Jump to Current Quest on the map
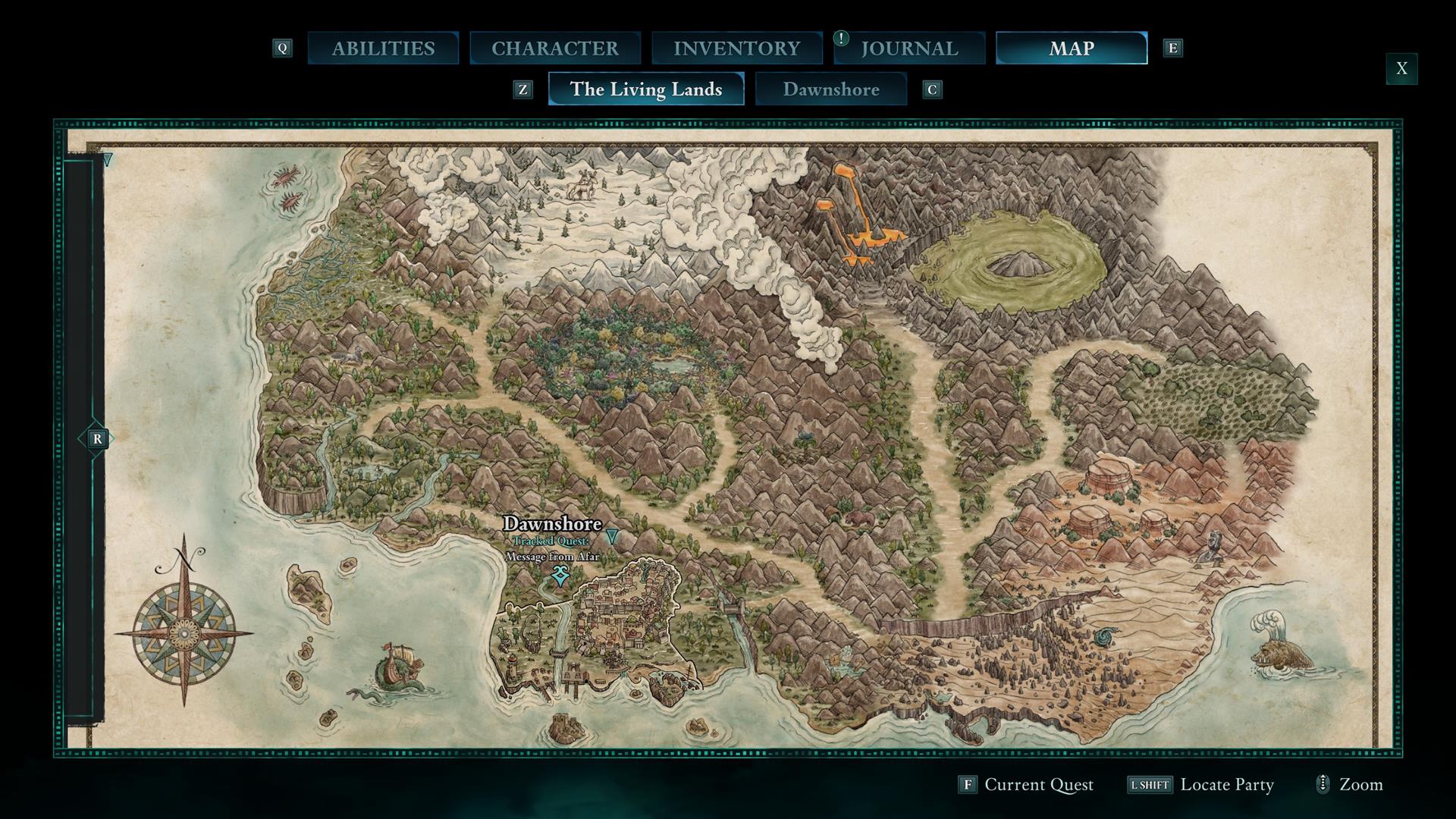Viewport: 1456px width, 819px height. pos(1026,785)
